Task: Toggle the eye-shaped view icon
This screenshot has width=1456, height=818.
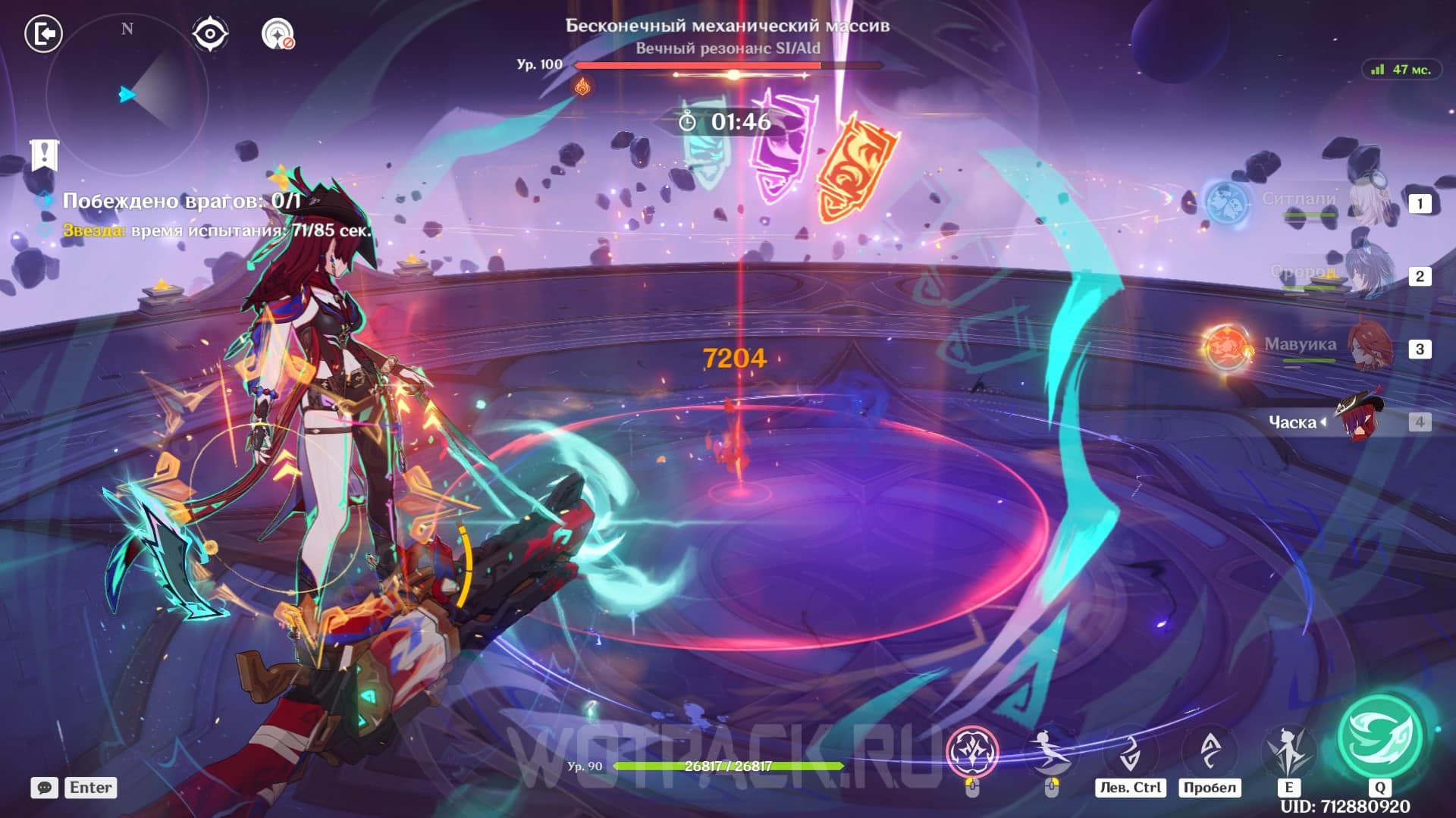Action: point(209,34)
